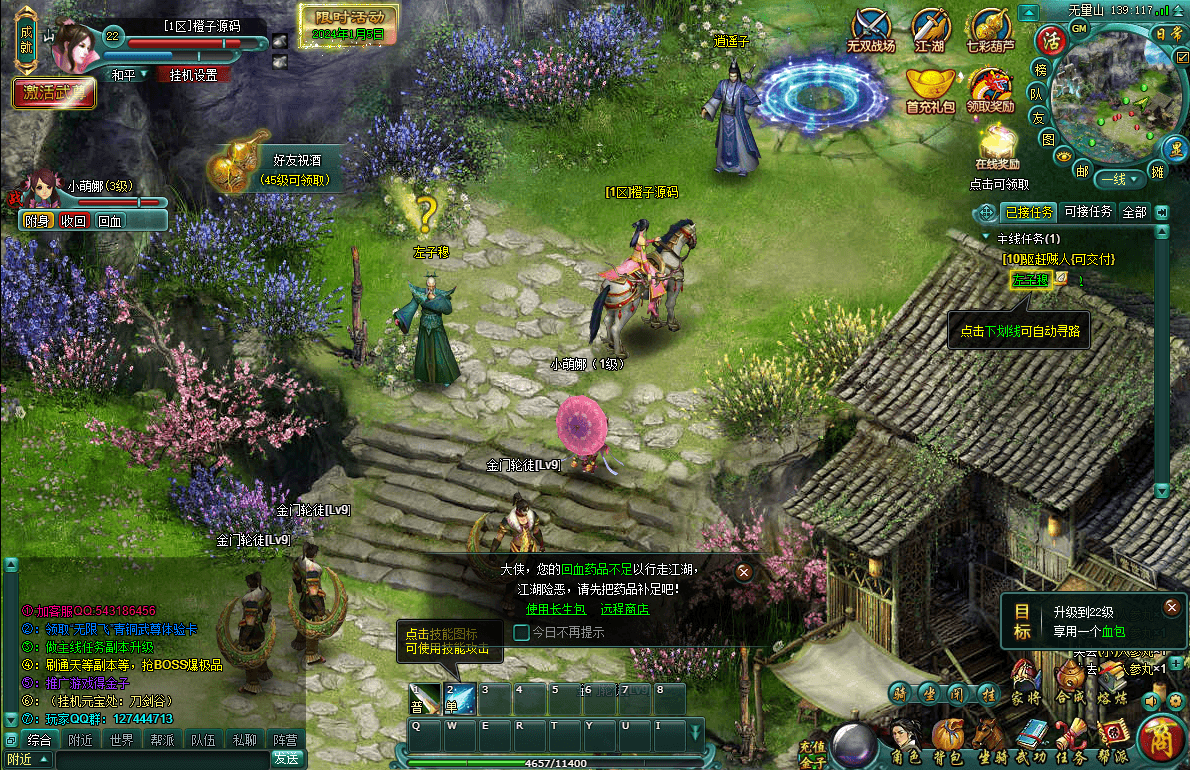The image size is (1190, 770).
Task: Enter the 无双战场 battlefield icon
Action: point(871,28)
